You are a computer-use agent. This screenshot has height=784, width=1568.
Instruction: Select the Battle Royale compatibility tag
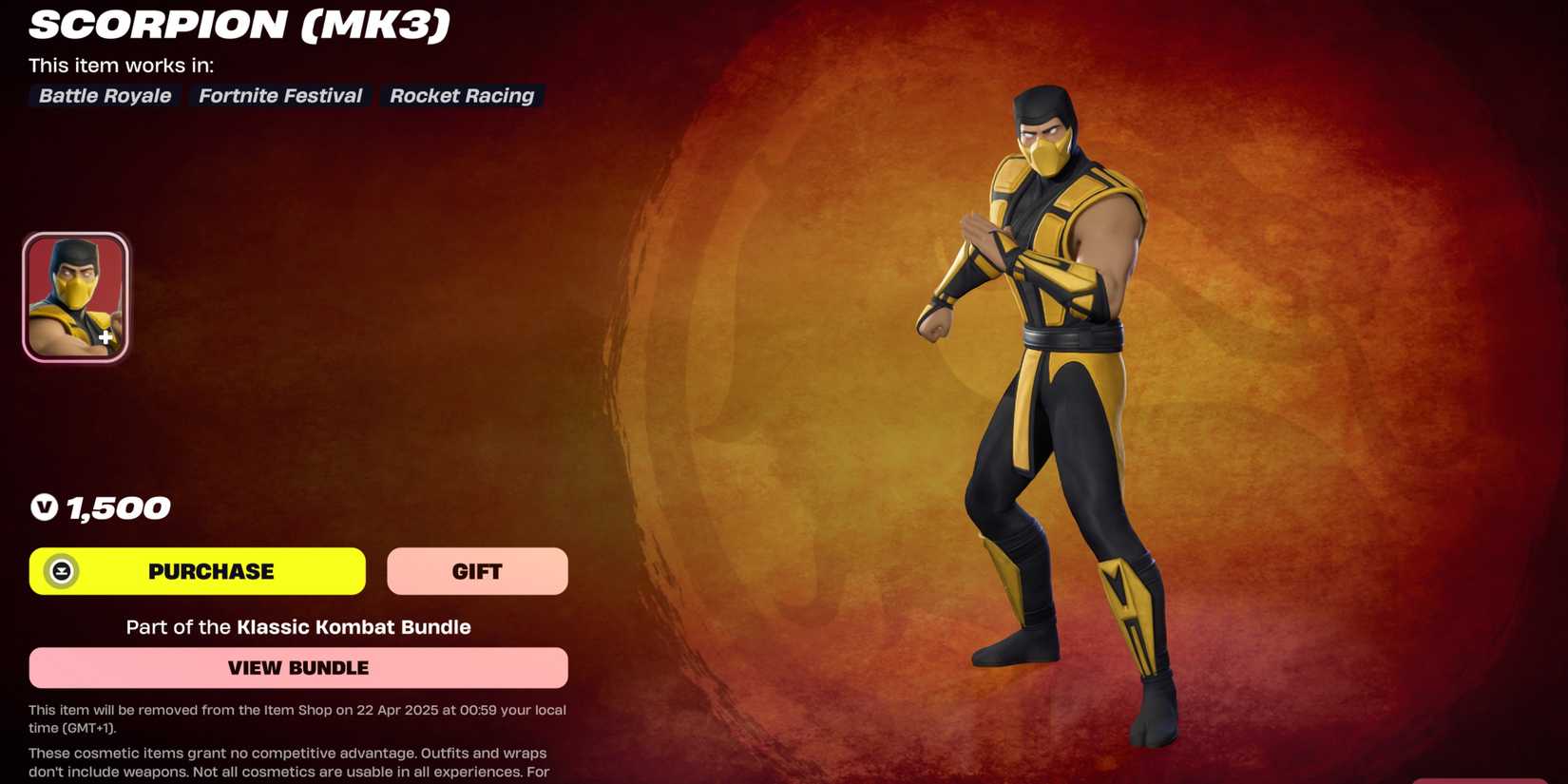tap(104, 95)
